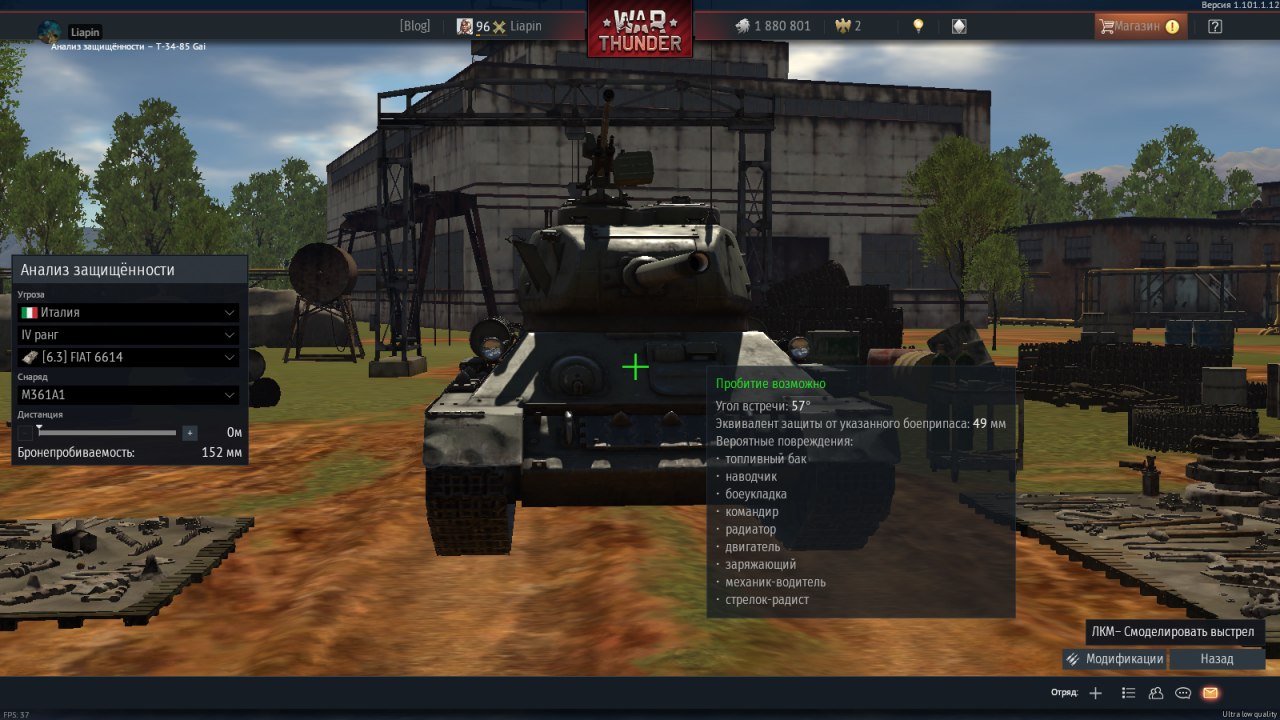Open the Магазин shop
The width and height of the screenshot is (1280, 720).
pyautogui.click(x=1140, y=26)
